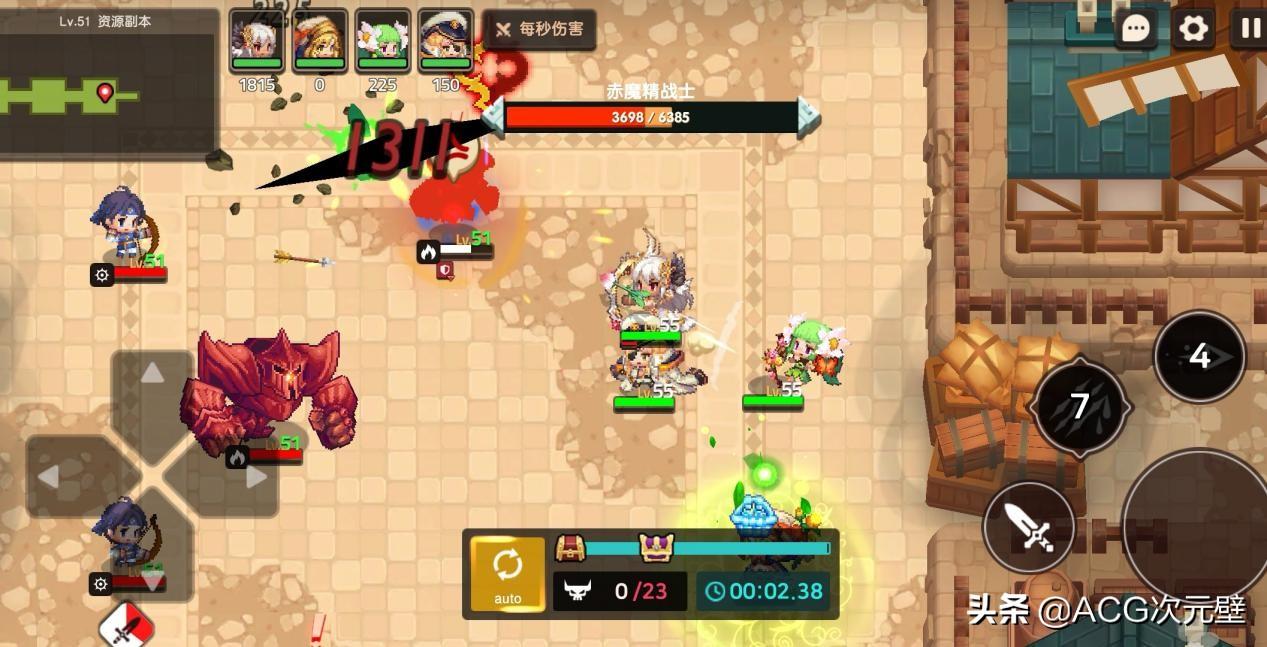Toggle the auto battle button

pos(508,574)
